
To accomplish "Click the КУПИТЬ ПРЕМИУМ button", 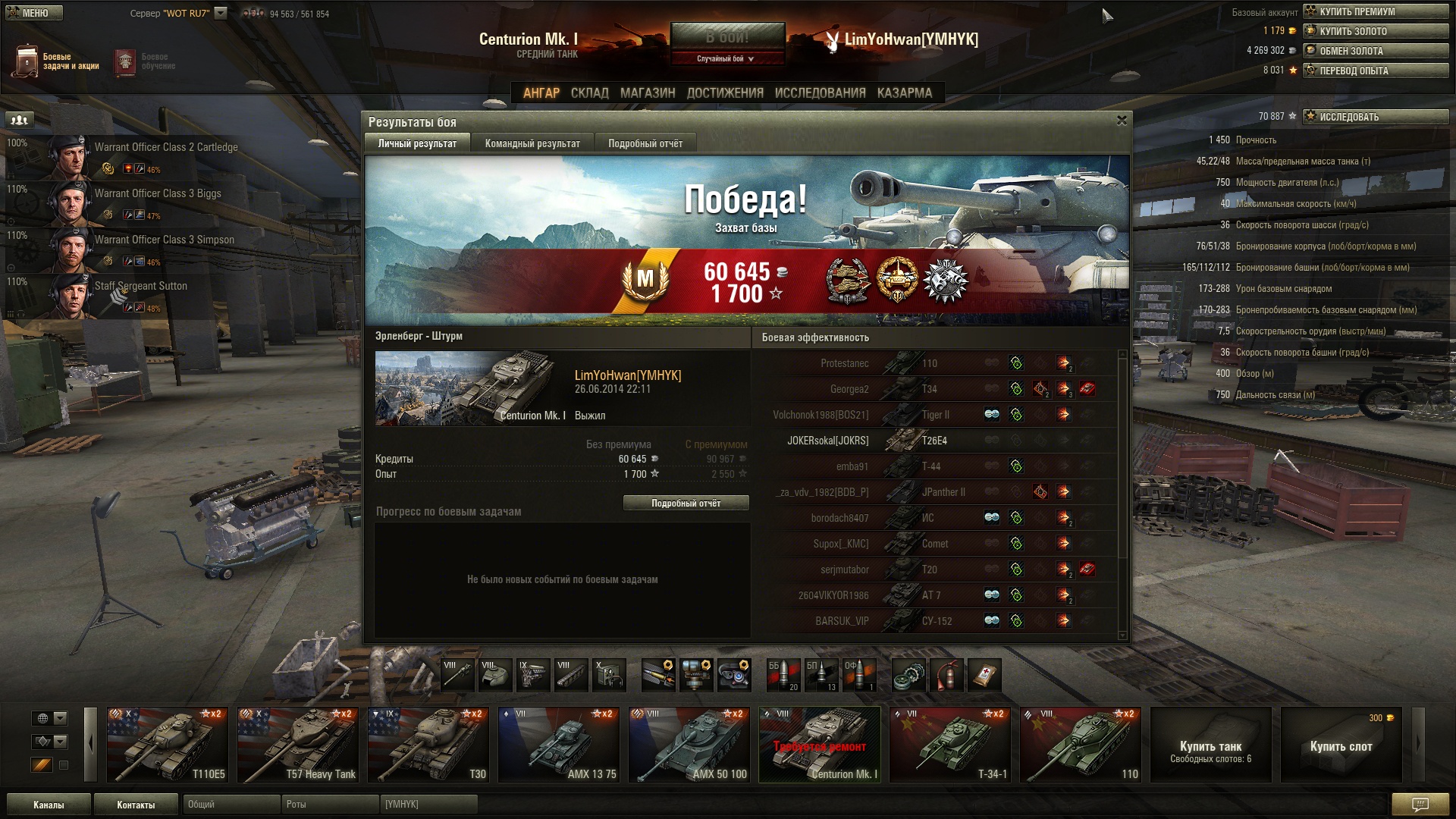I will pyautogui.click(x=1375, y=11).
